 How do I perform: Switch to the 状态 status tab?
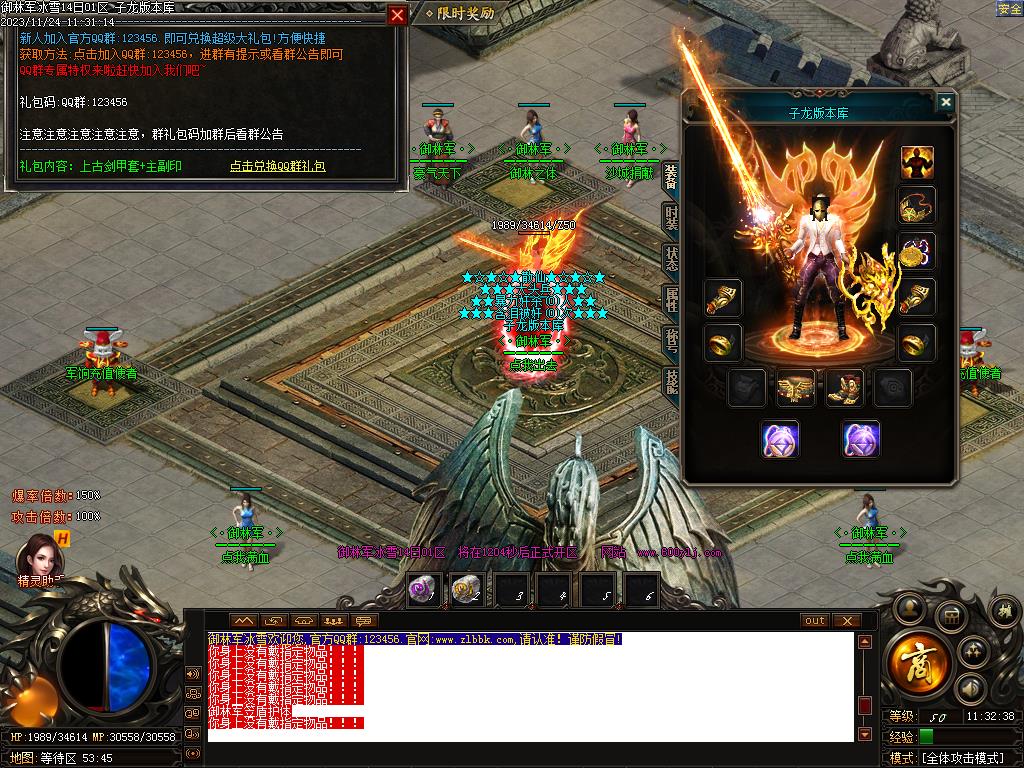(x=671, y=258)
